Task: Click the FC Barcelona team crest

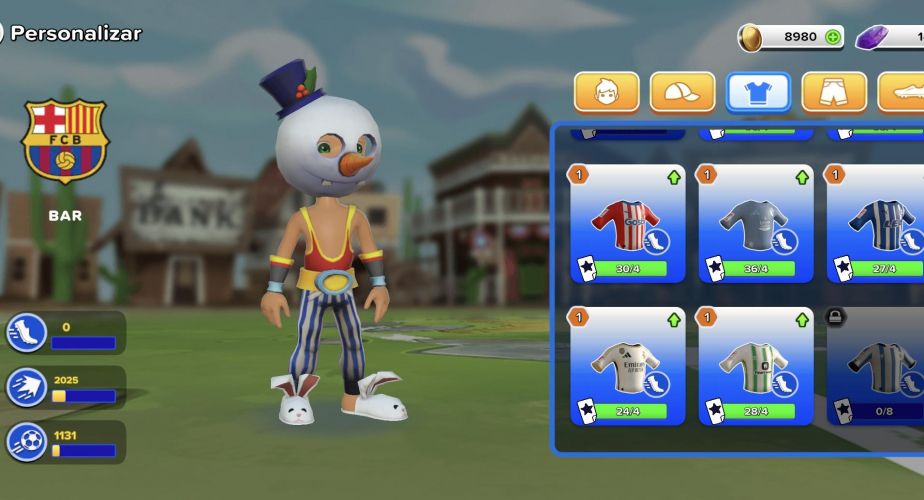Action: tap(65, 141)
